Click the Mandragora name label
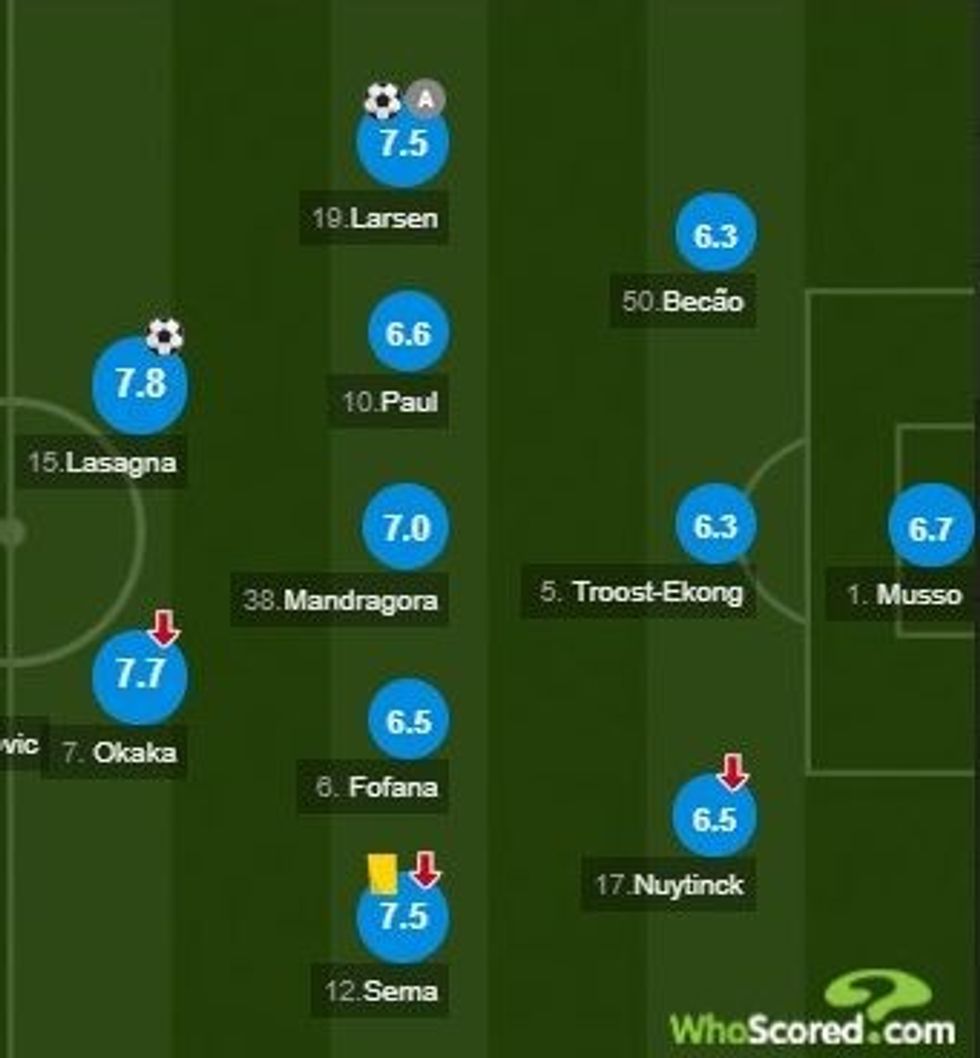 pyautogui.click(x=341, y=601)
